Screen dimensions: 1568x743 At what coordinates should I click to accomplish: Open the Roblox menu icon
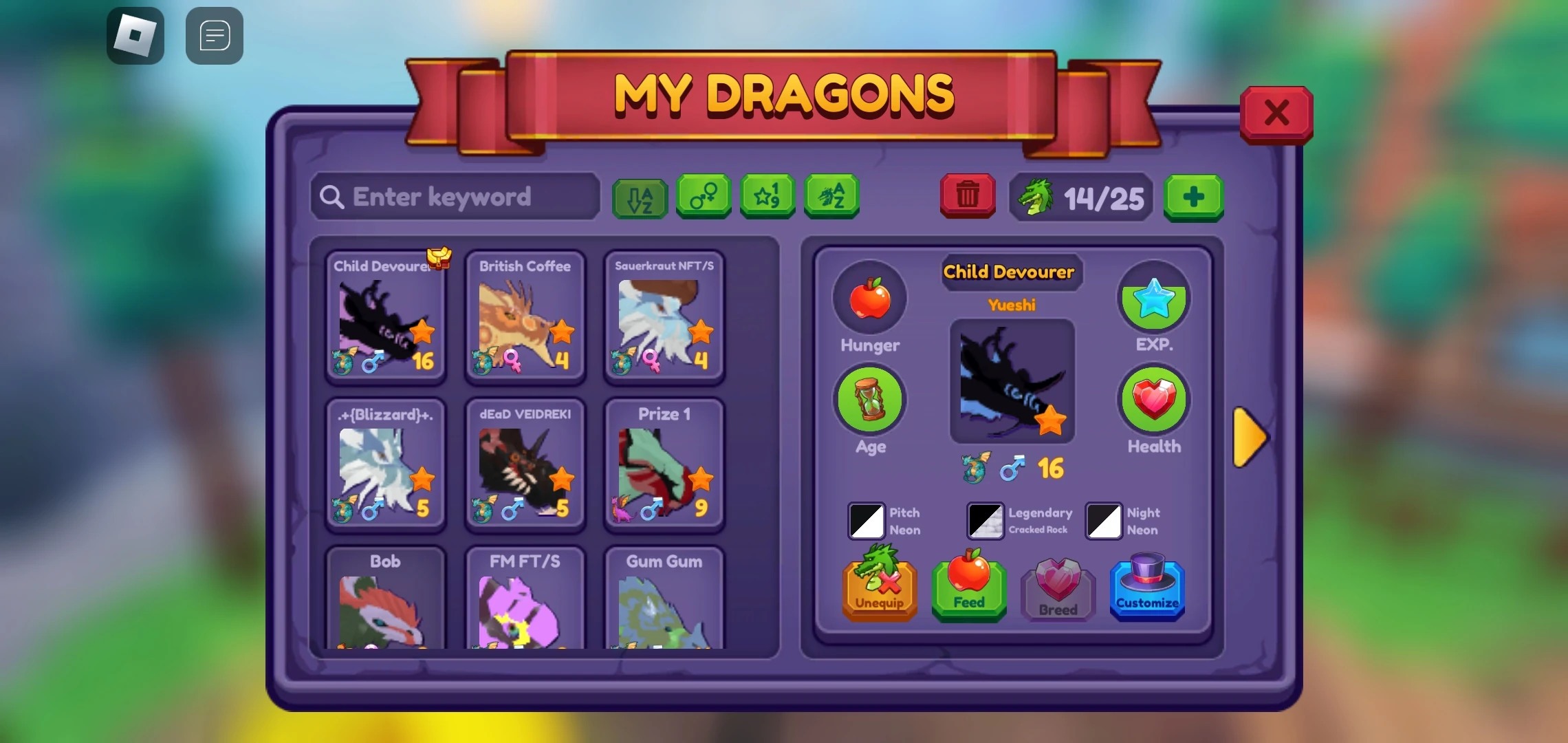pos(135,35)
